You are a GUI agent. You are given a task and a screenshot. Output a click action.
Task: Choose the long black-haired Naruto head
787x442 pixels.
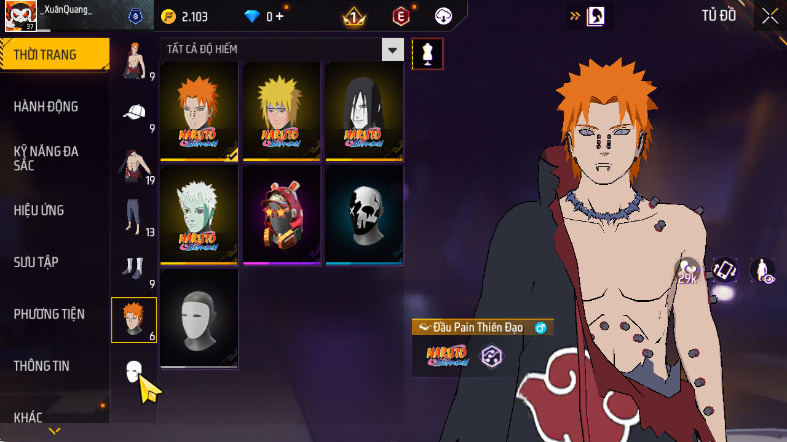(x=363, y=111)
